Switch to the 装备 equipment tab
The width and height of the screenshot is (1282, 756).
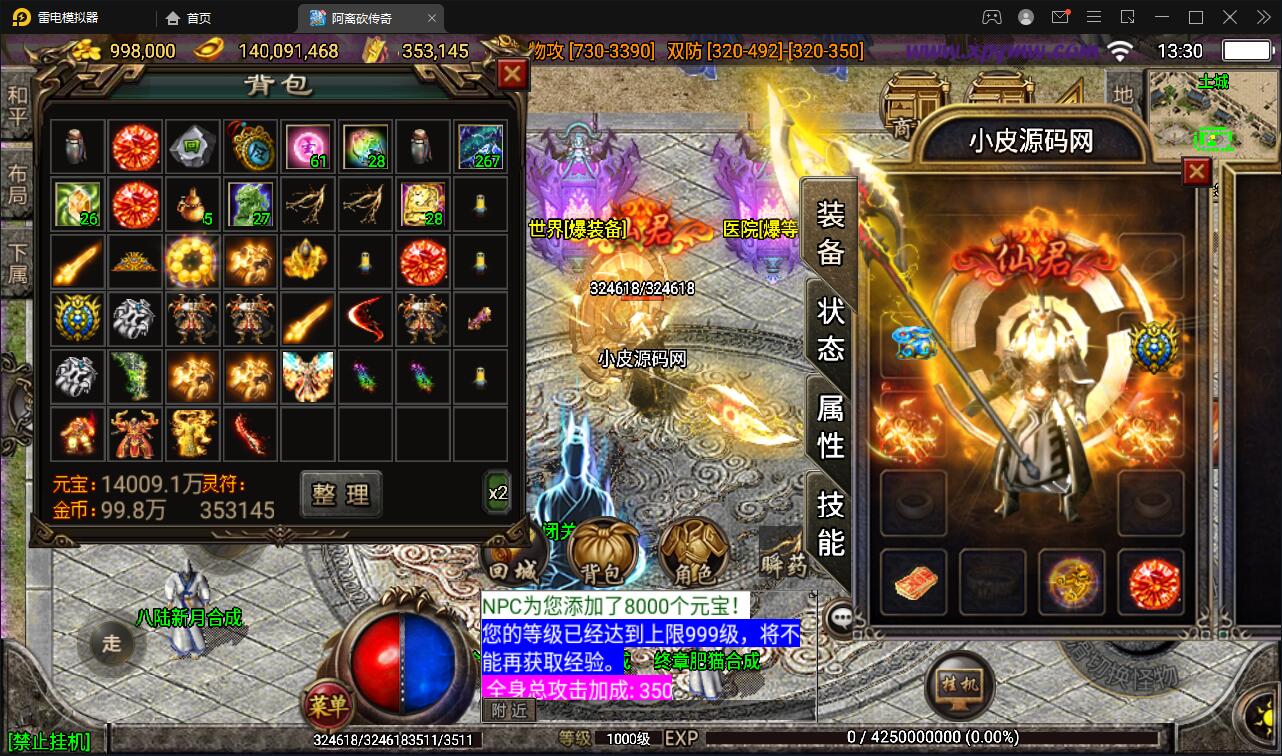pos(831,232)
